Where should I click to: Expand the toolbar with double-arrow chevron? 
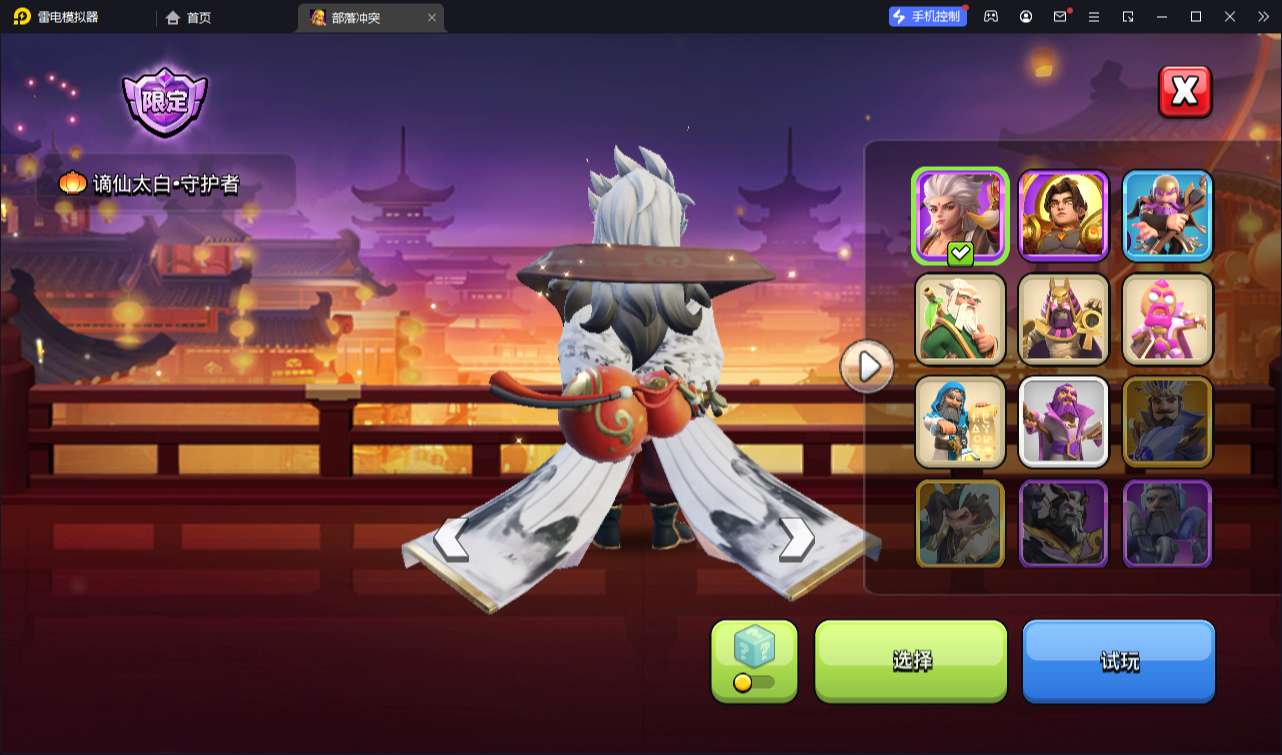point(1264,17)
